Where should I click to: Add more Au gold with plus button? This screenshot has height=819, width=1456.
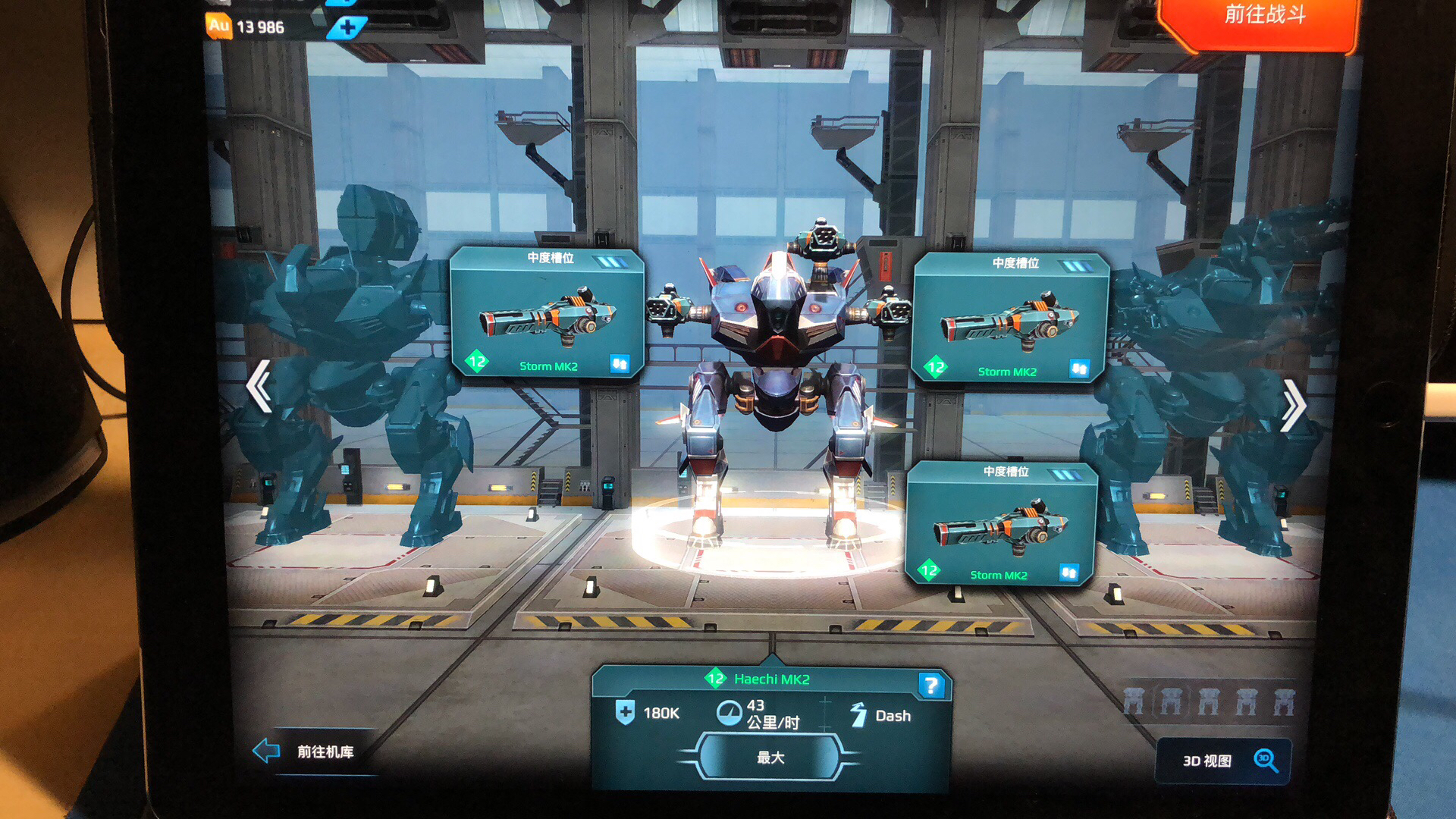click(347, 28)
